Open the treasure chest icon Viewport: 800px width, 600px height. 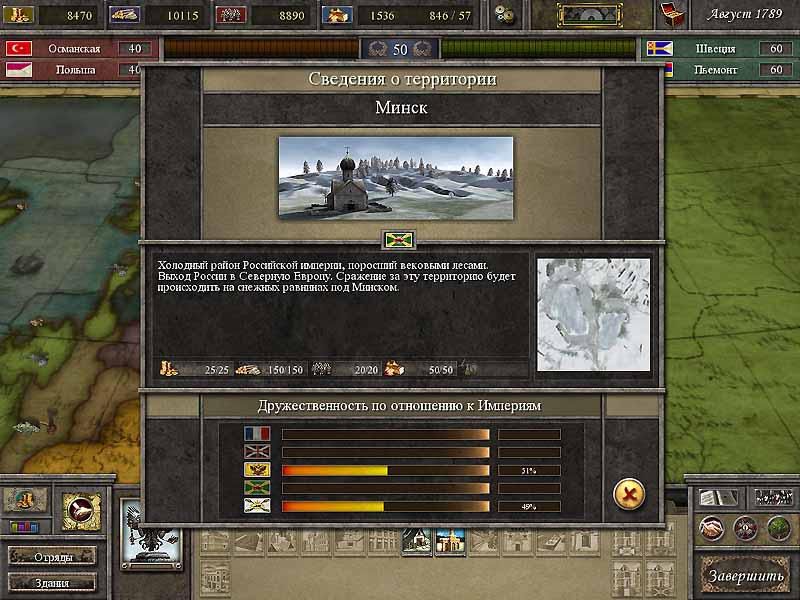(671, 14)
